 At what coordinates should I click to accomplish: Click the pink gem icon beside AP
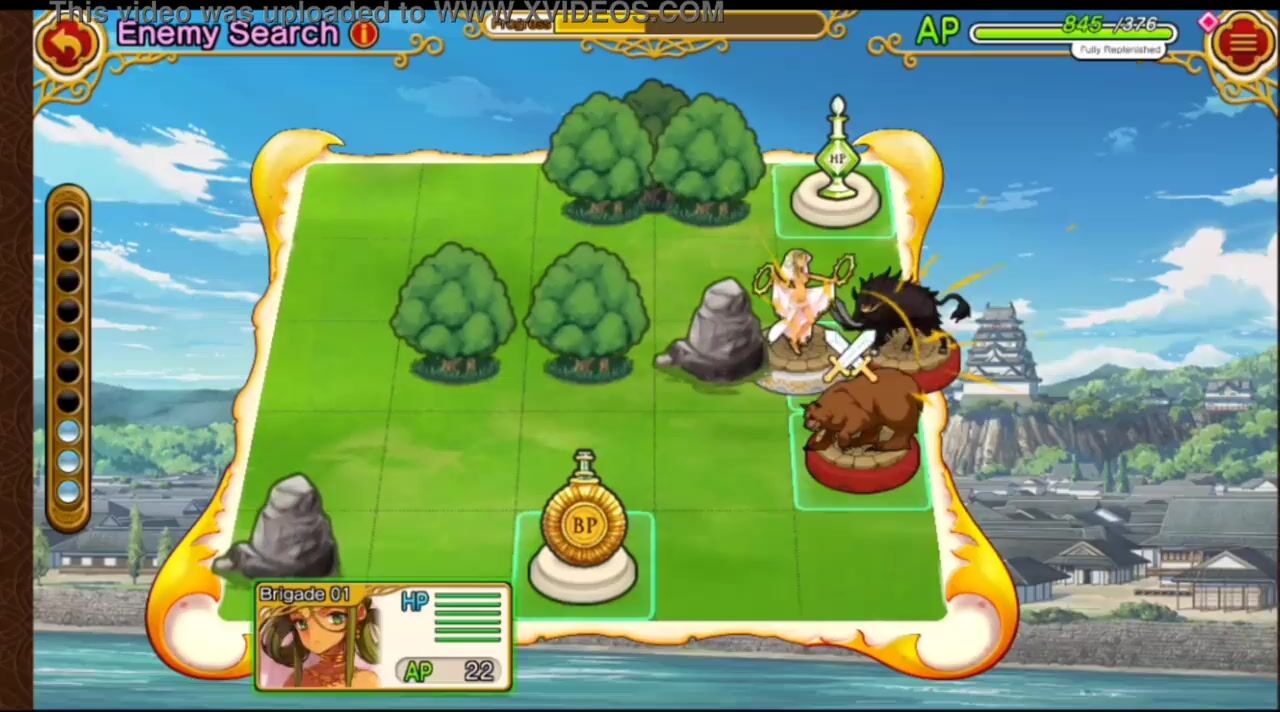click(1207, 21)
